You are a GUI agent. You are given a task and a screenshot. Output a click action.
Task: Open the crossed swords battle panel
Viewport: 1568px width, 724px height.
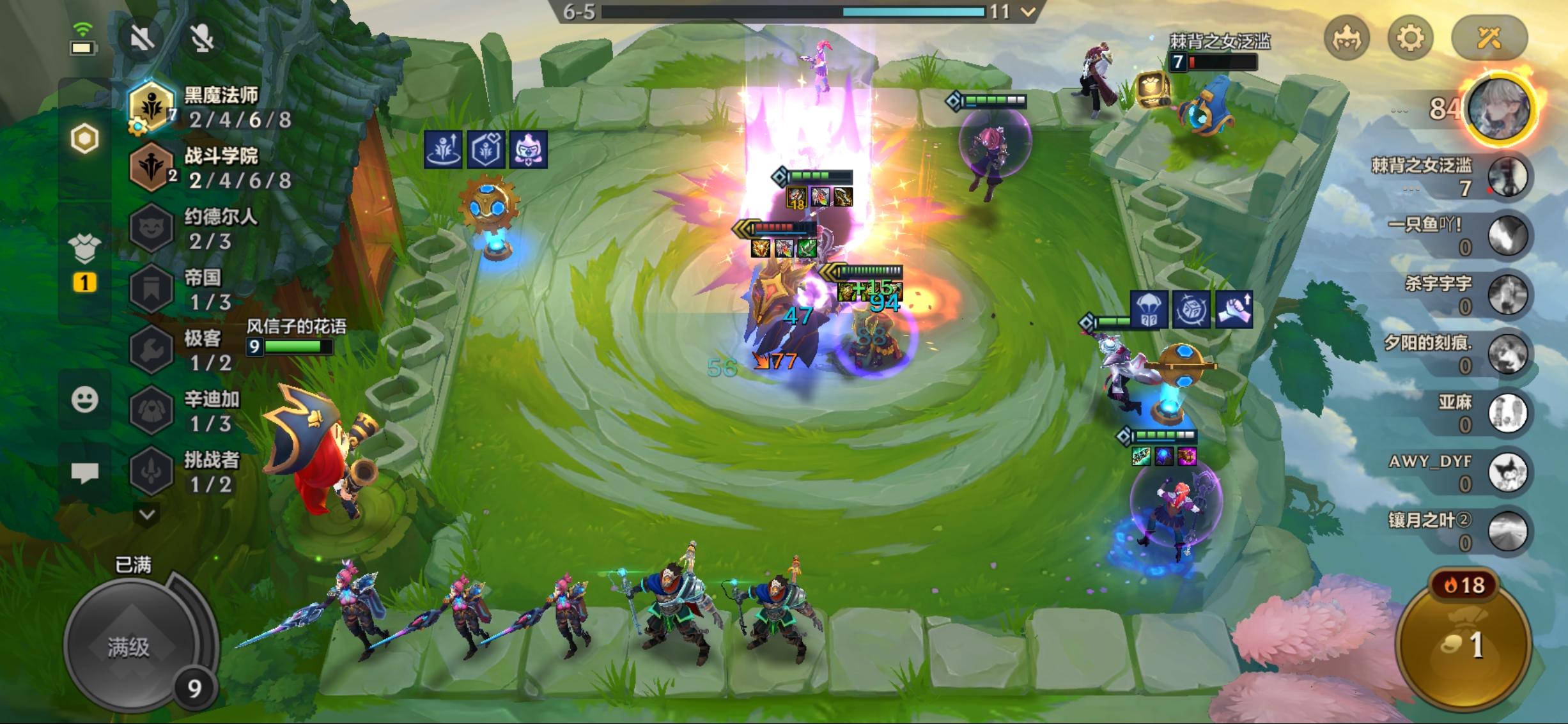(1489, 38)
